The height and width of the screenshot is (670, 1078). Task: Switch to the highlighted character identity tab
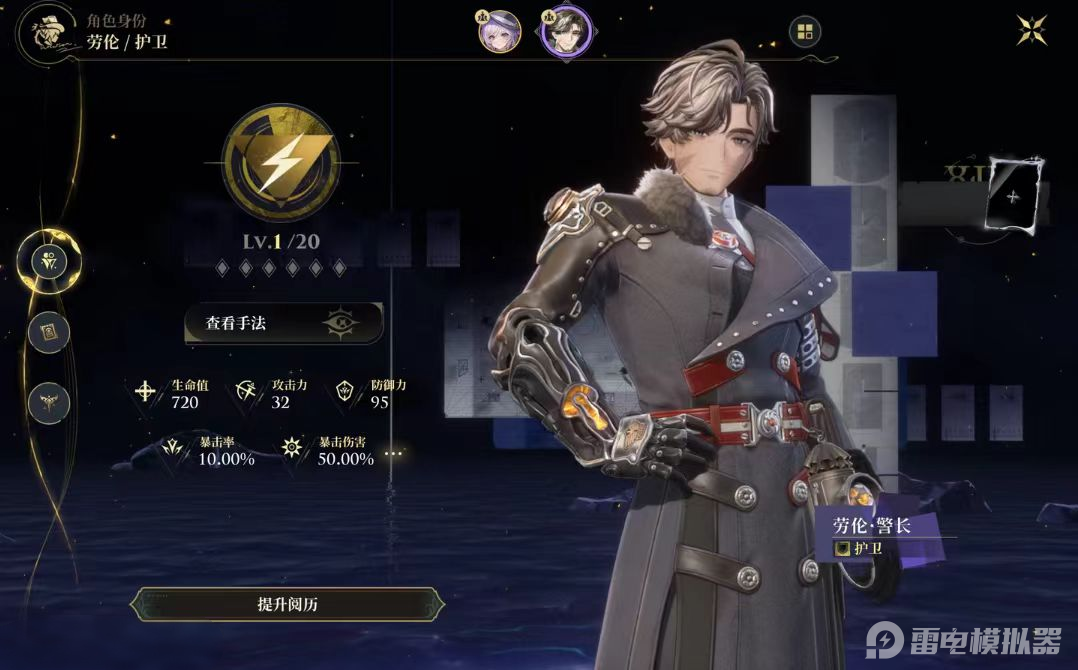point(49,262)
